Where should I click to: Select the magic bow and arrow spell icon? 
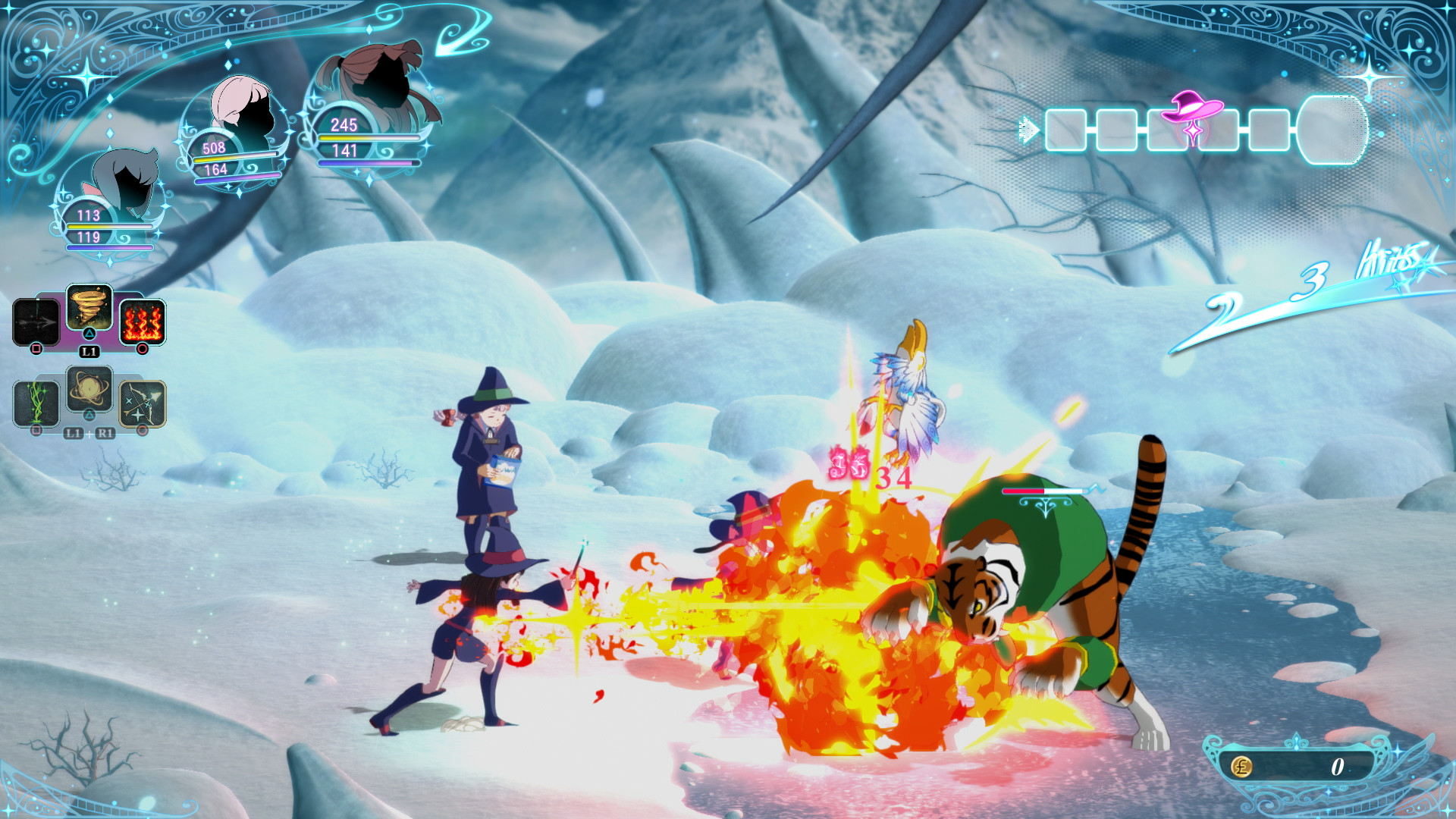(142, 404)
